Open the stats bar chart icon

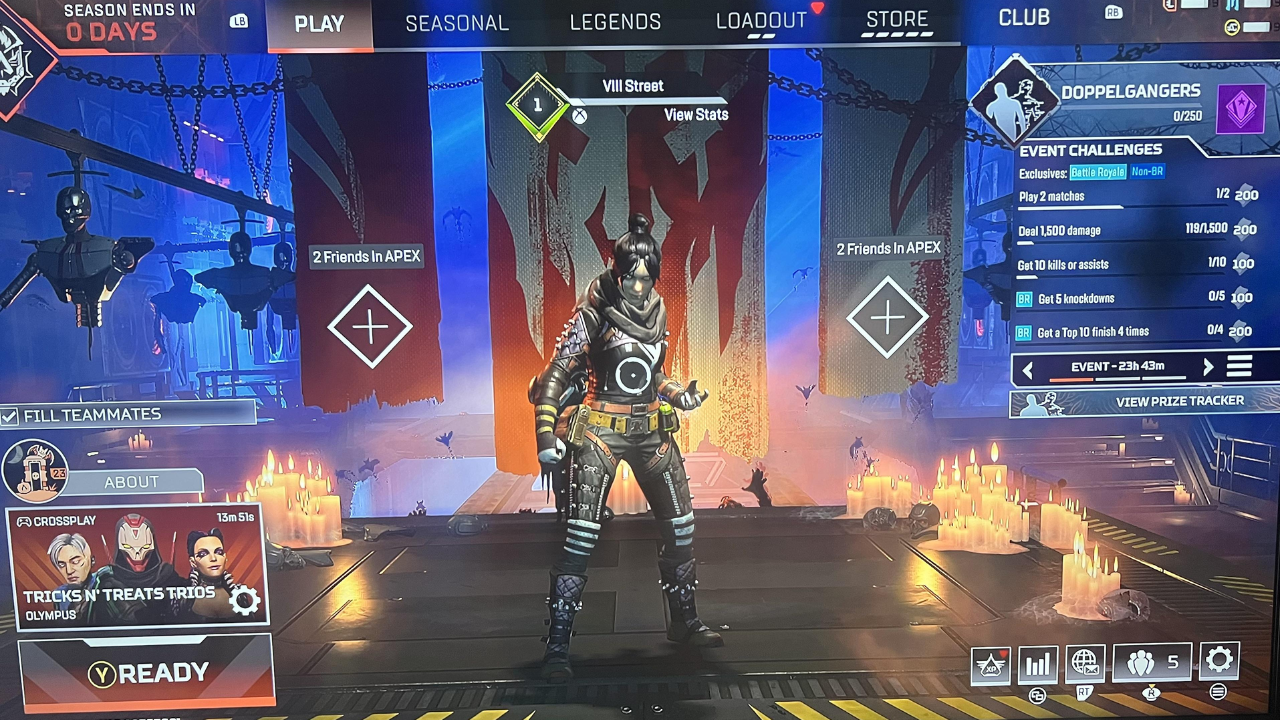tap(1037, 663)
